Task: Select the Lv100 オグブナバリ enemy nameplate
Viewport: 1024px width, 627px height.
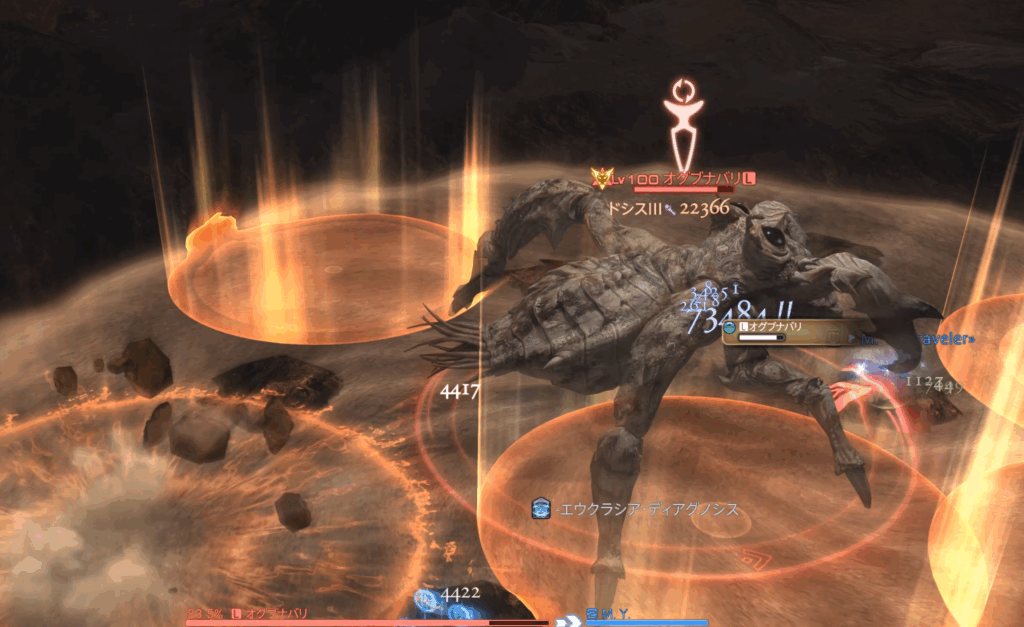Action: pos(672,178)
